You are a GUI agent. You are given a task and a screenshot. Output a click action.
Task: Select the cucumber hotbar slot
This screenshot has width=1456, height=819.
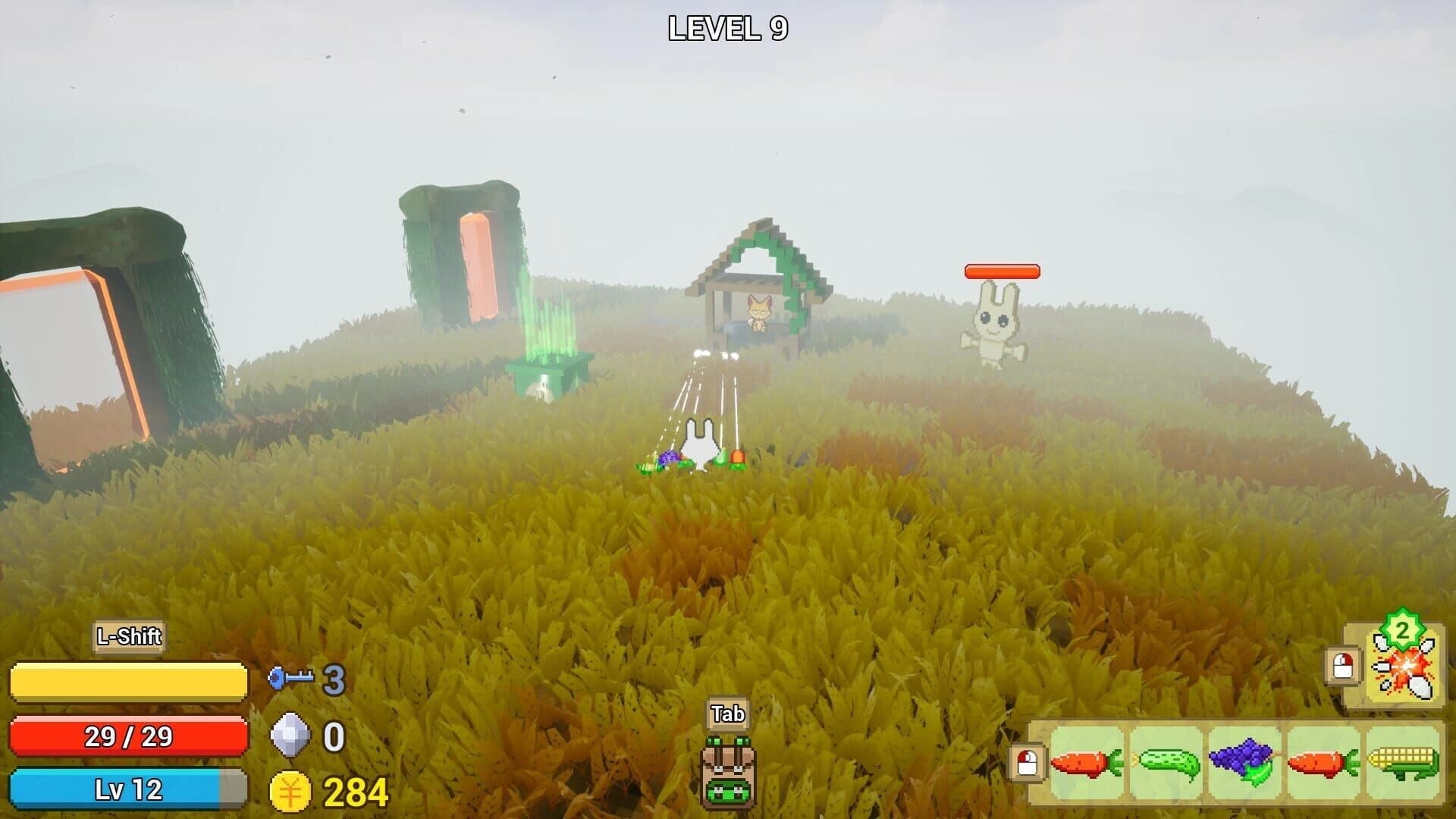(x=1169, y=761)
